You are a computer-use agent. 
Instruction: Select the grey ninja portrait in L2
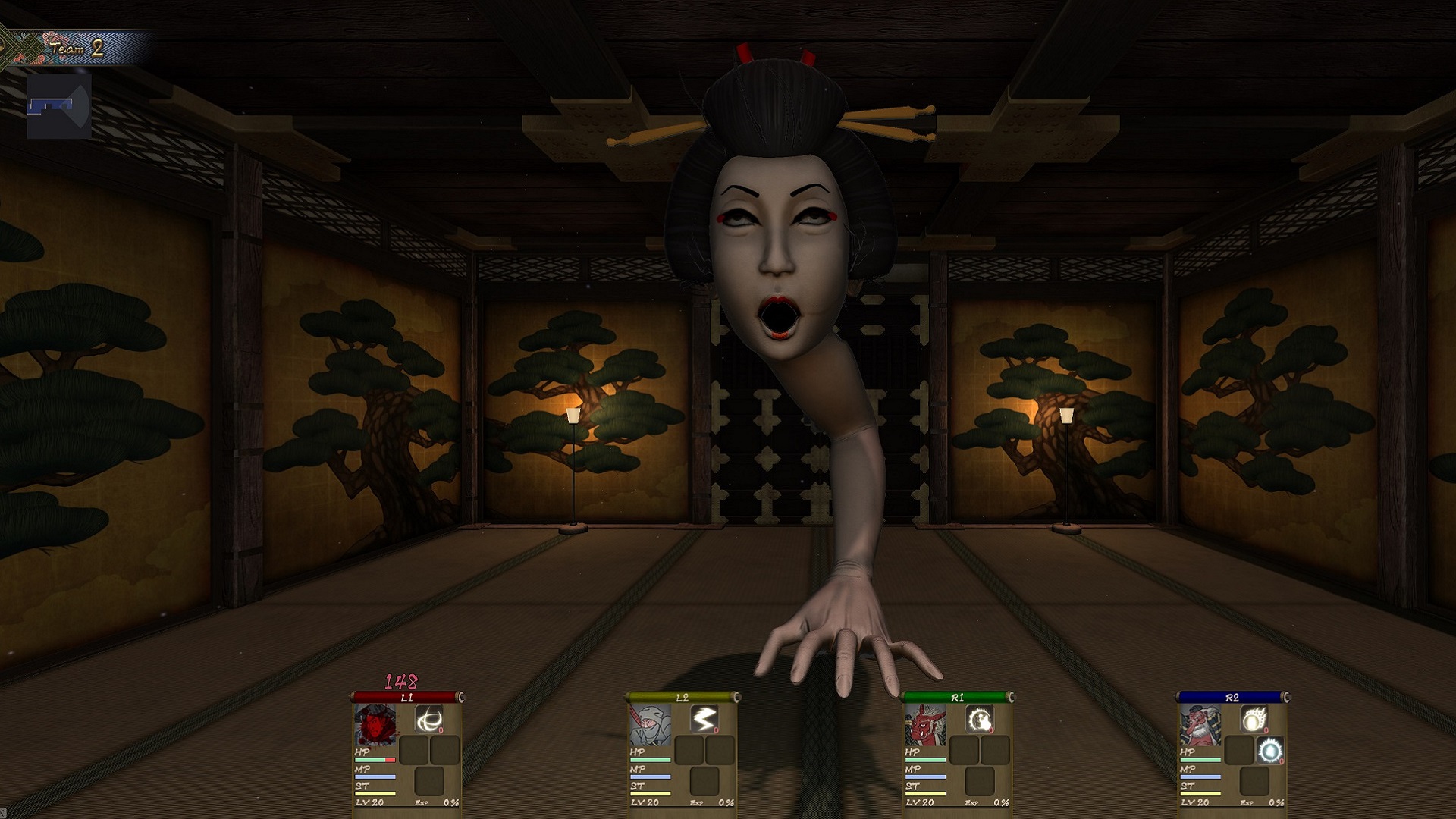pyautogui.click(x=651, y=724)
